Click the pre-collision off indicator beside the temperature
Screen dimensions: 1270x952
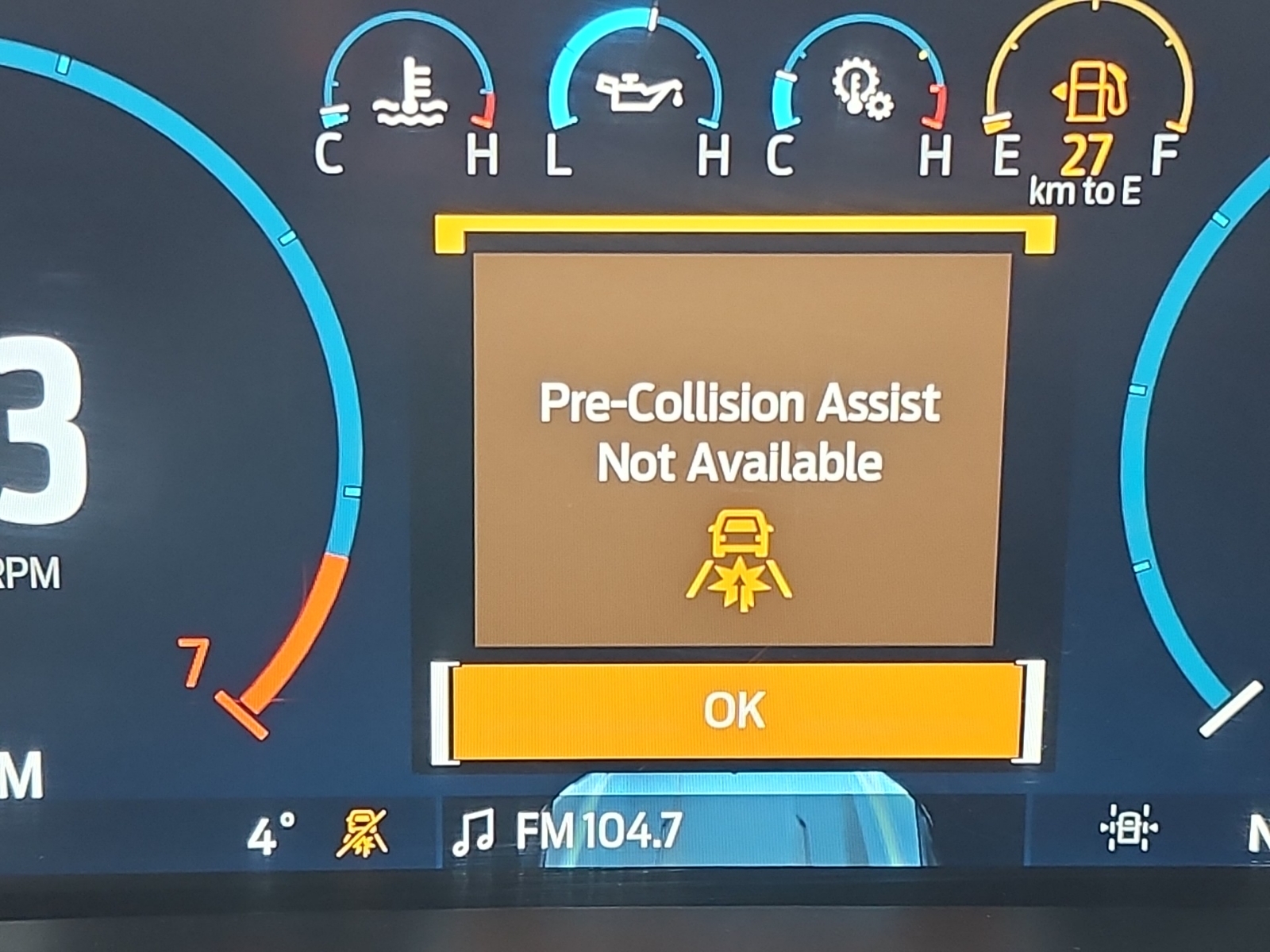pyautogui.click(x=363, y=833)
